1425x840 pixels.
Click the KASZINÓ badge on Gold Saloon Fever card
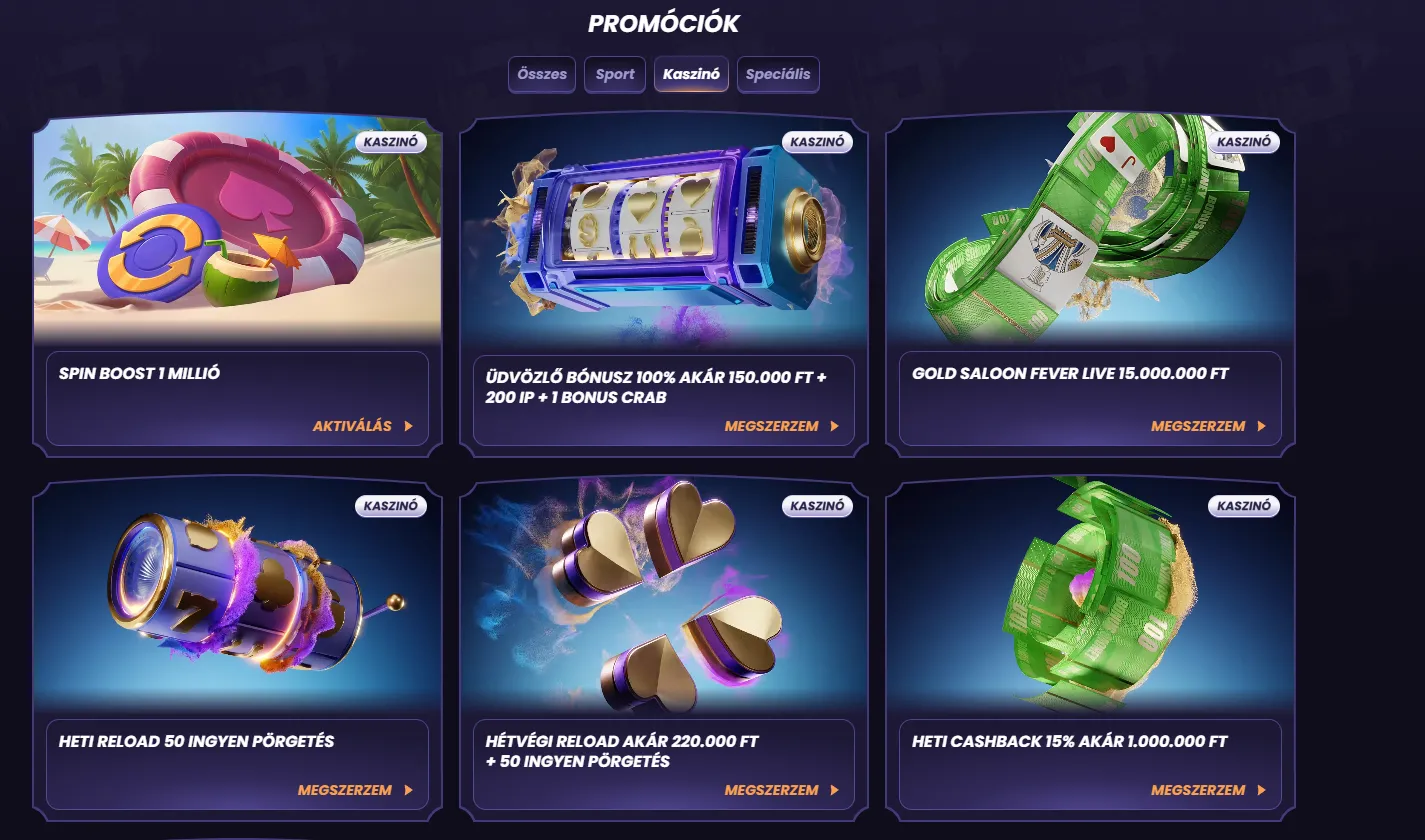1243,142
